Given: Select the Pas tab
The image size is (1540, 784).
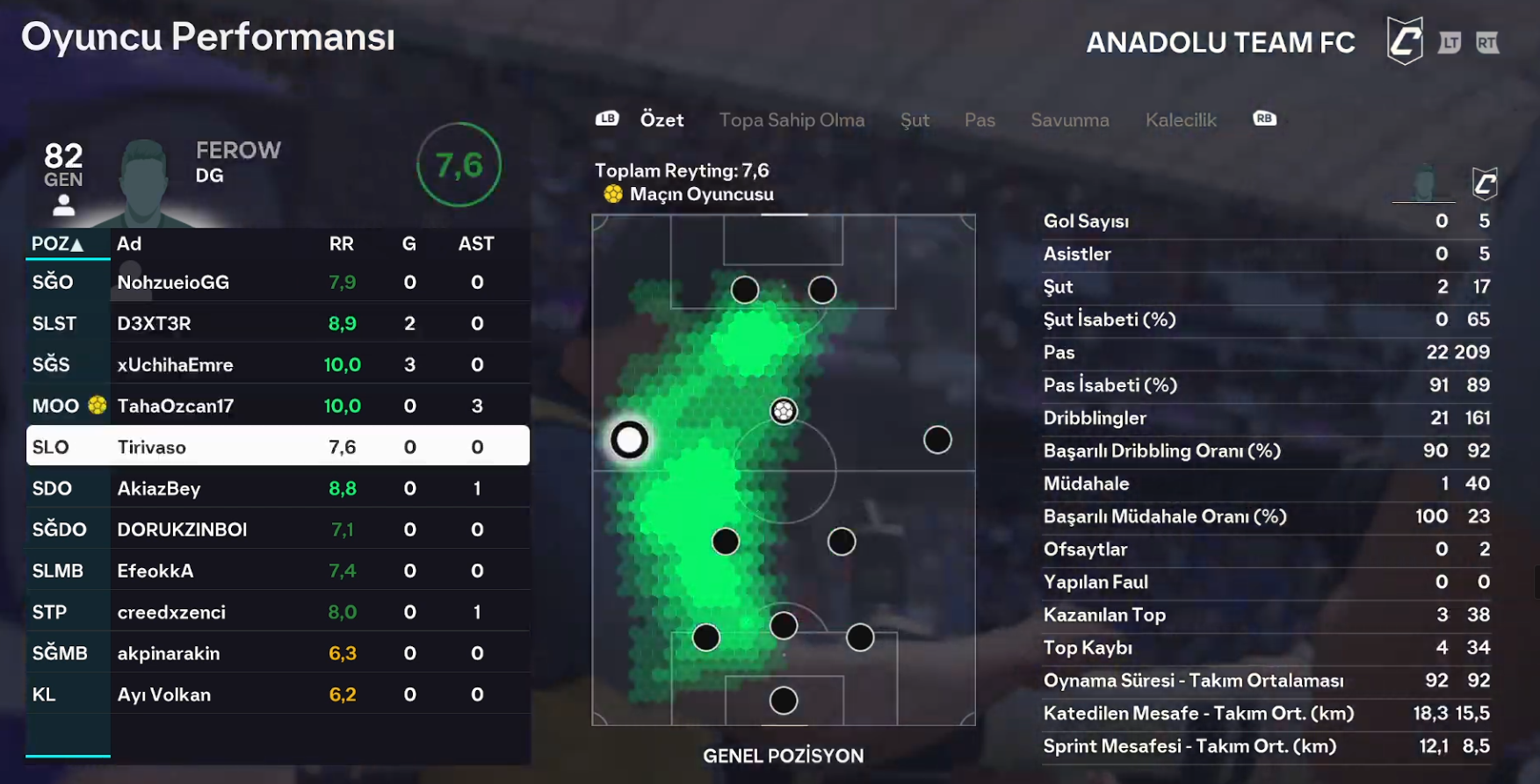Looking at the screenshot, I should tap(980, 120).
